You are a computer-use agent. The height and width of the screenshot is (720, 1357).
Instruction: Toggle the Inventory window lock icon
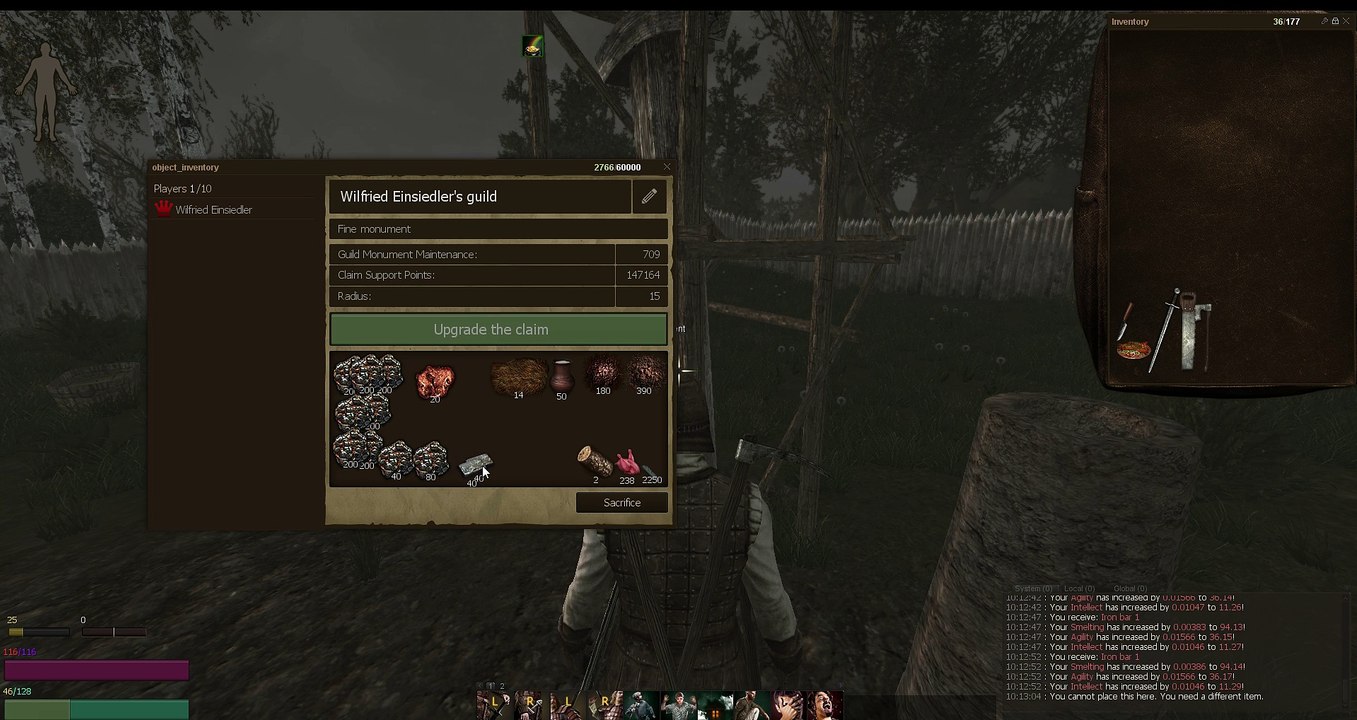coord(1335,21)
